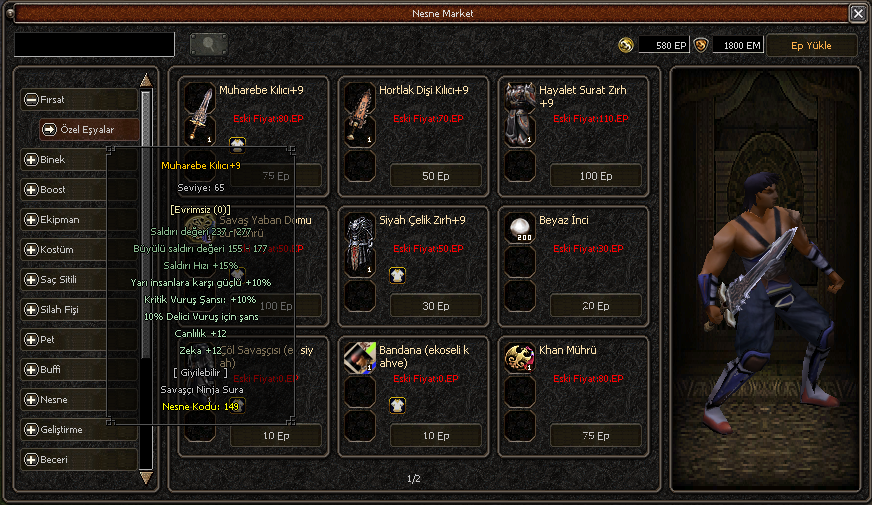
Task: Click the Ep Yükle button
Action: pyautogui.click(x=811, y=45)
